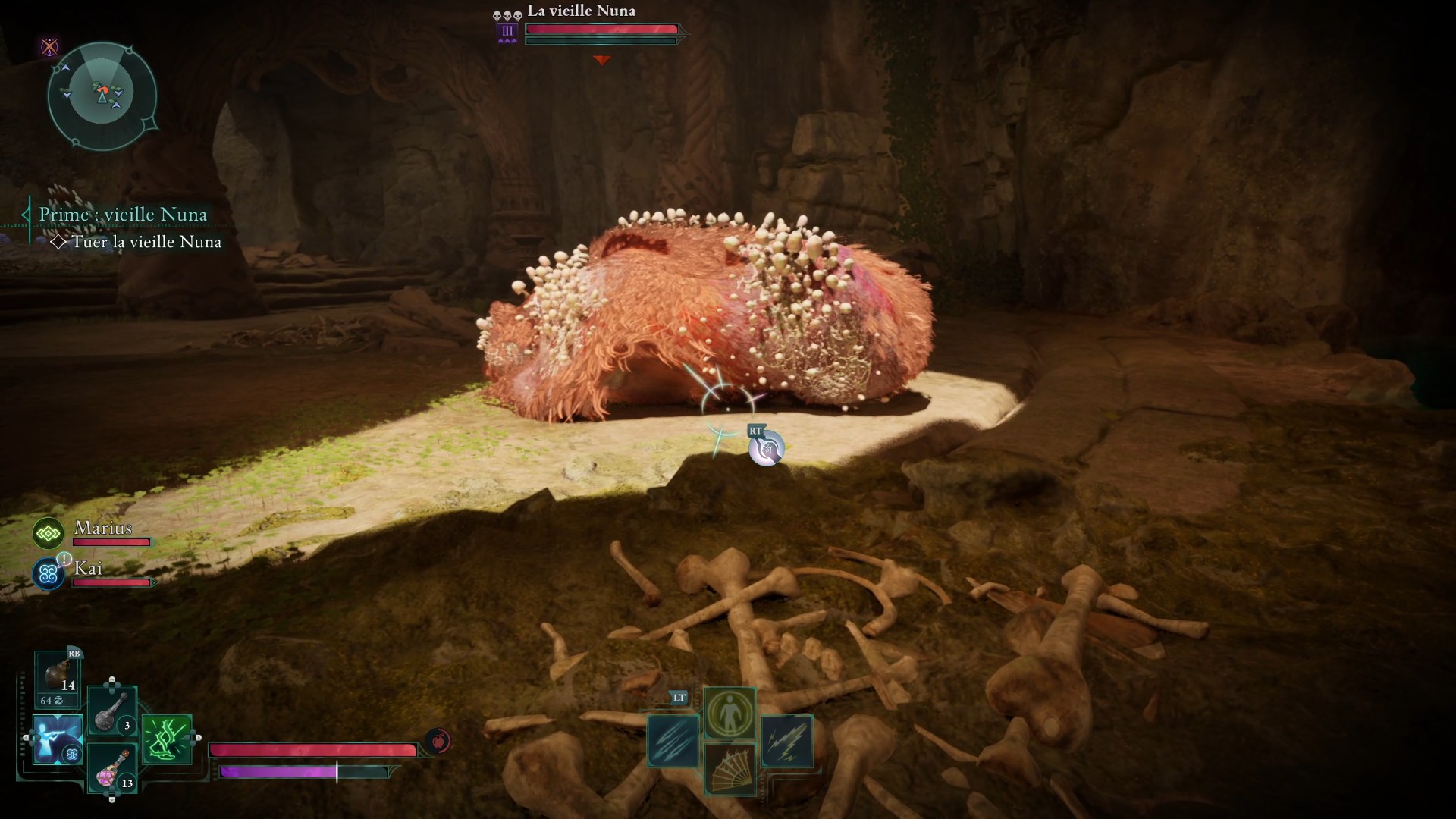This screenshot has height=819, width=1456.
Task: Activate the green thorny vines ability
Action: [x=167, y=739]
